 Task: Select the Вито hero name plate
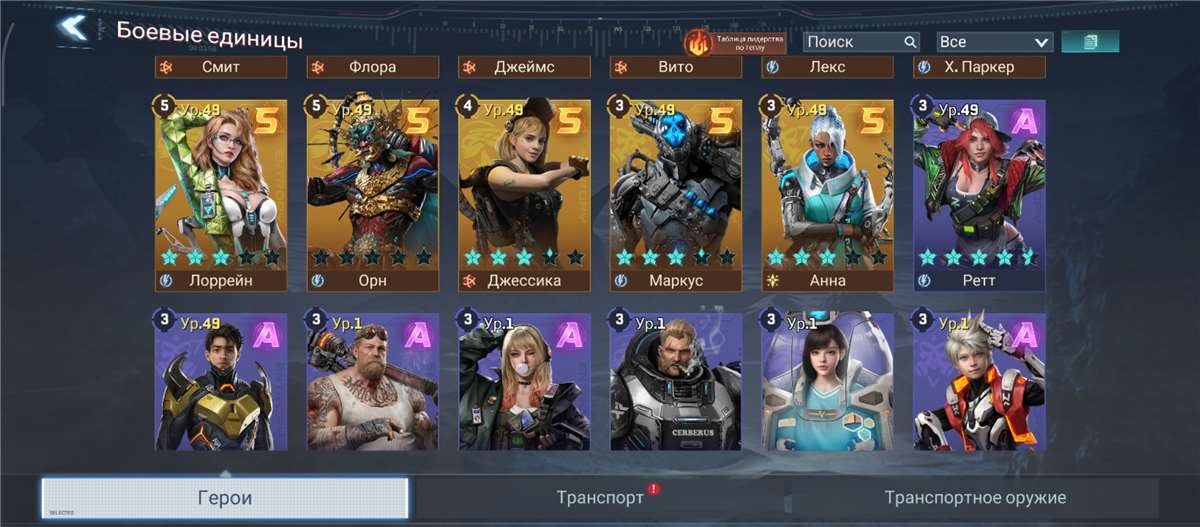[675, 67]
